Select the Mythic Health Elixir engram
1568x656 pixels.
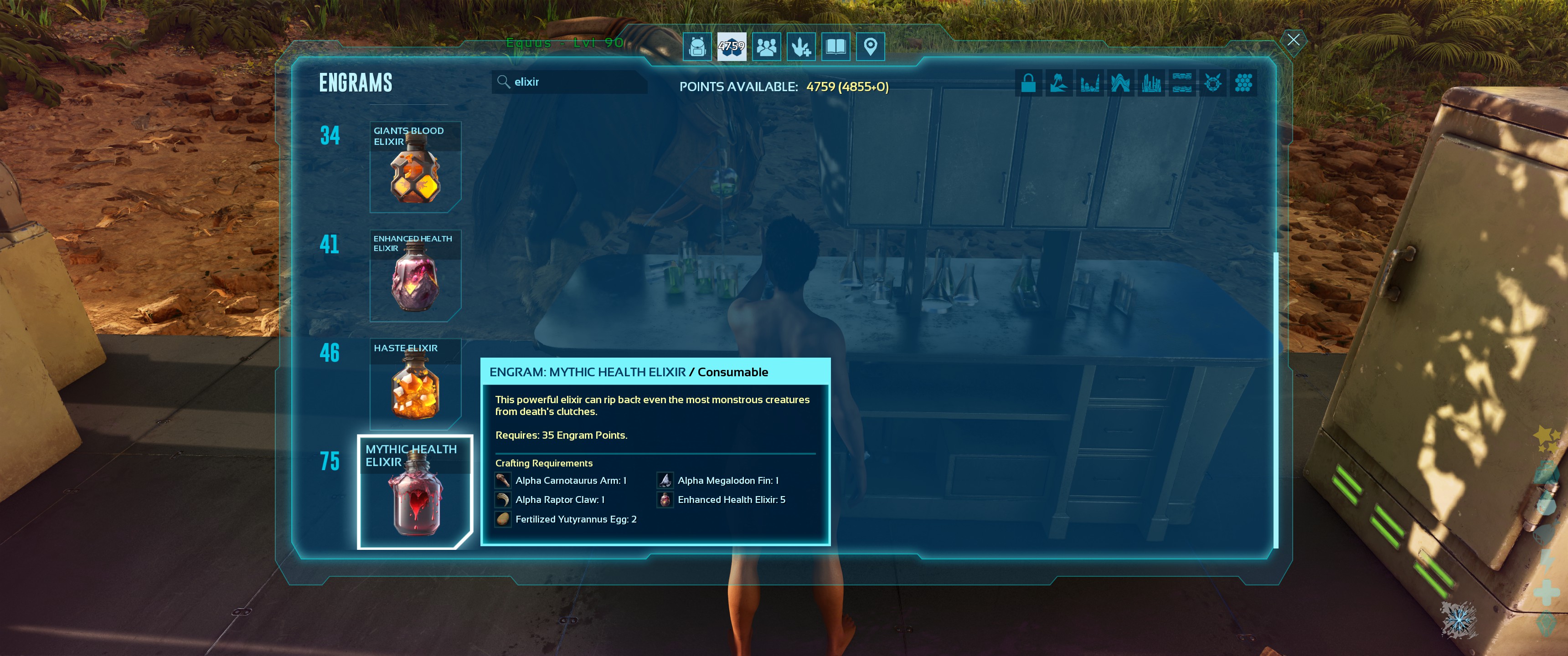tap(415, 492)
